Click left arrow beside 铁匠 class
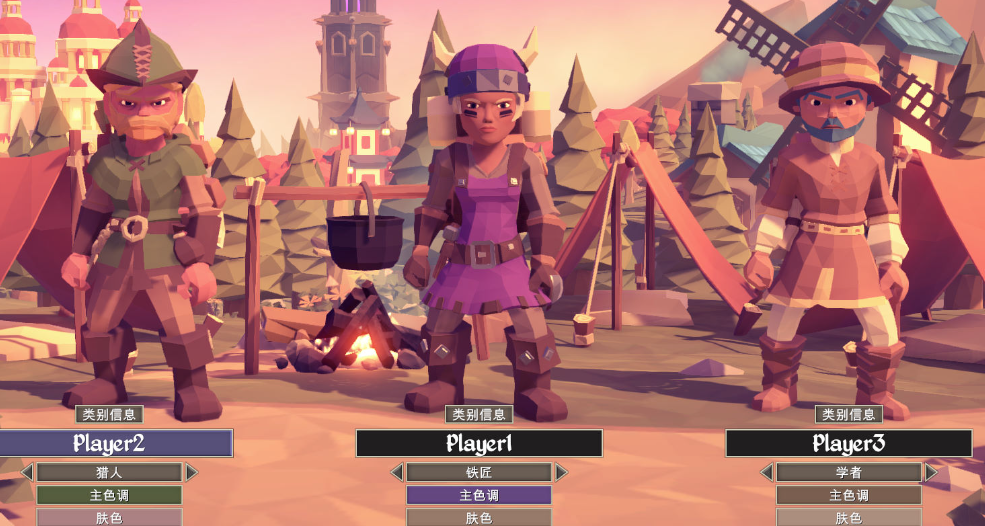This screenshot has height=526, width=985. pos(397,472)
